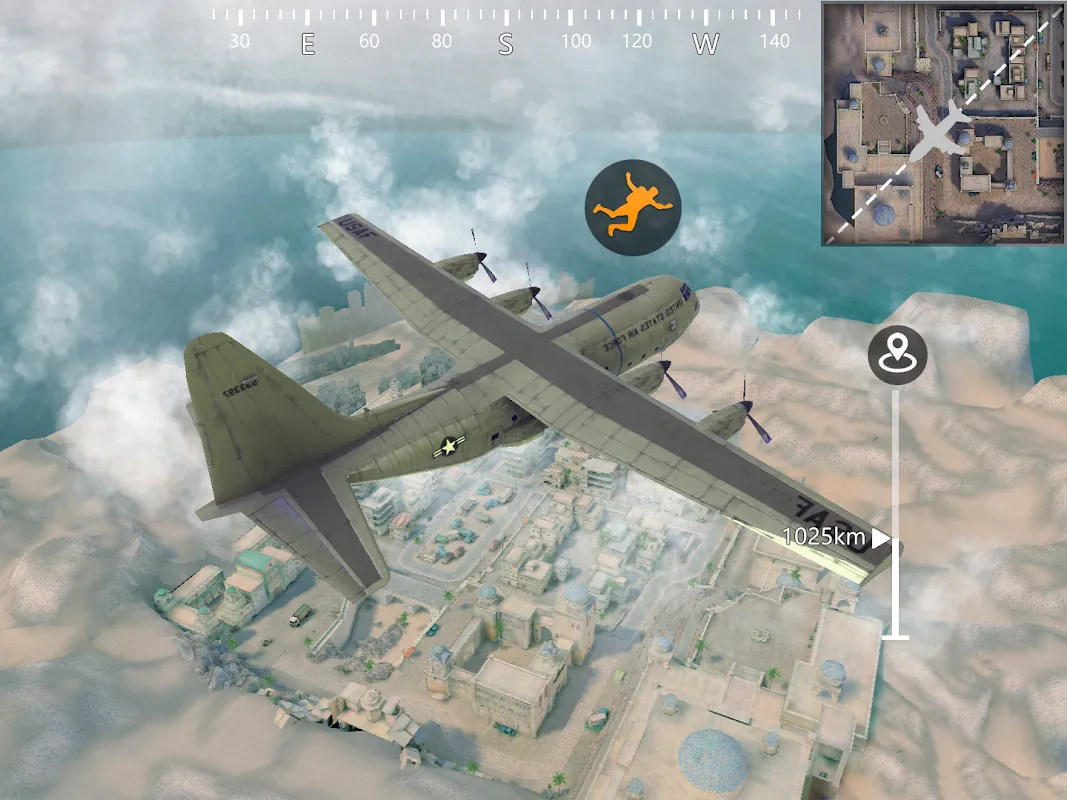Click the location pin marker icon

897,354
